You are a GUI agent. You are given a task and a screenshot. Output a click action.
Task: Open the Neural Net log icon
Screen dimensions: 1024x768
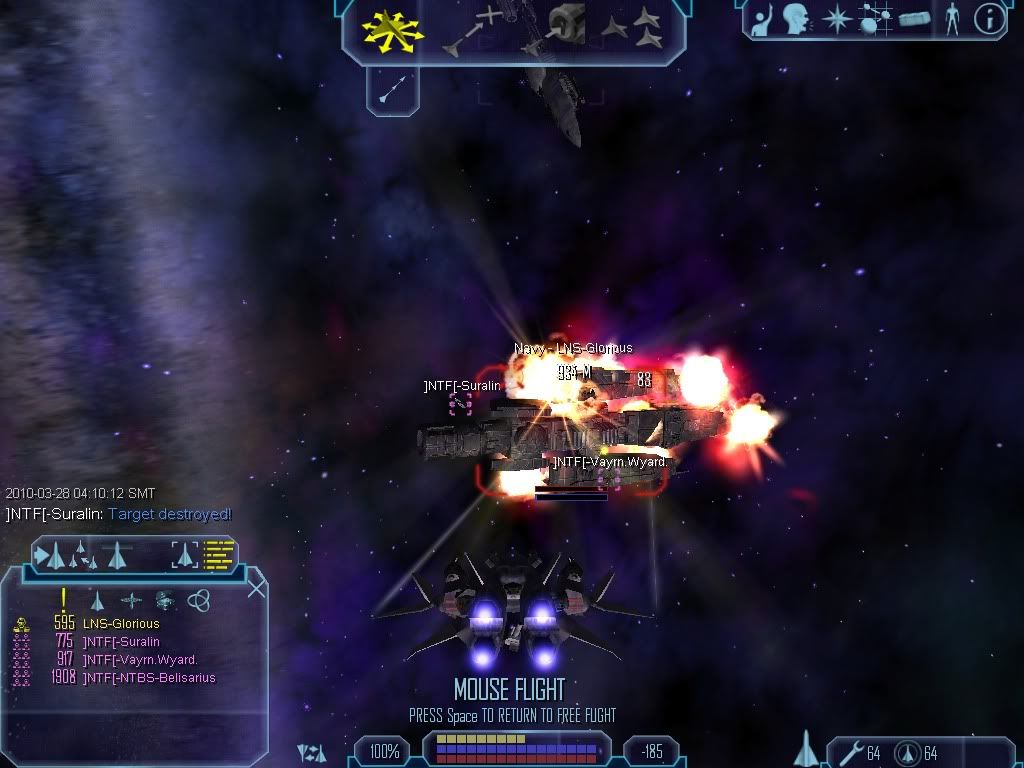pyautogui.click(x=875, y=18)
